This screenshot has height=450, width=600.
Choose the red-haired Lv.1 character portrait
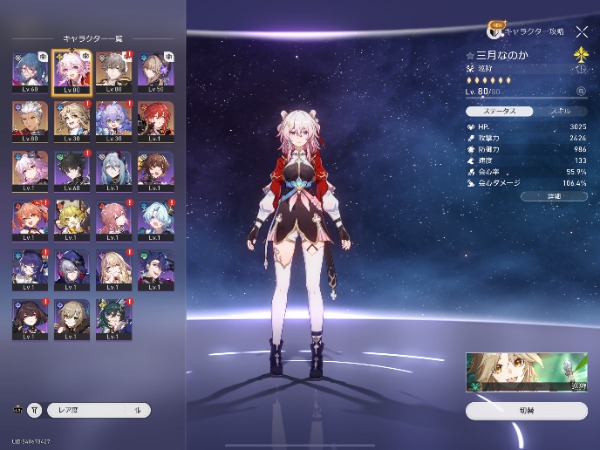tap(154, 119)
